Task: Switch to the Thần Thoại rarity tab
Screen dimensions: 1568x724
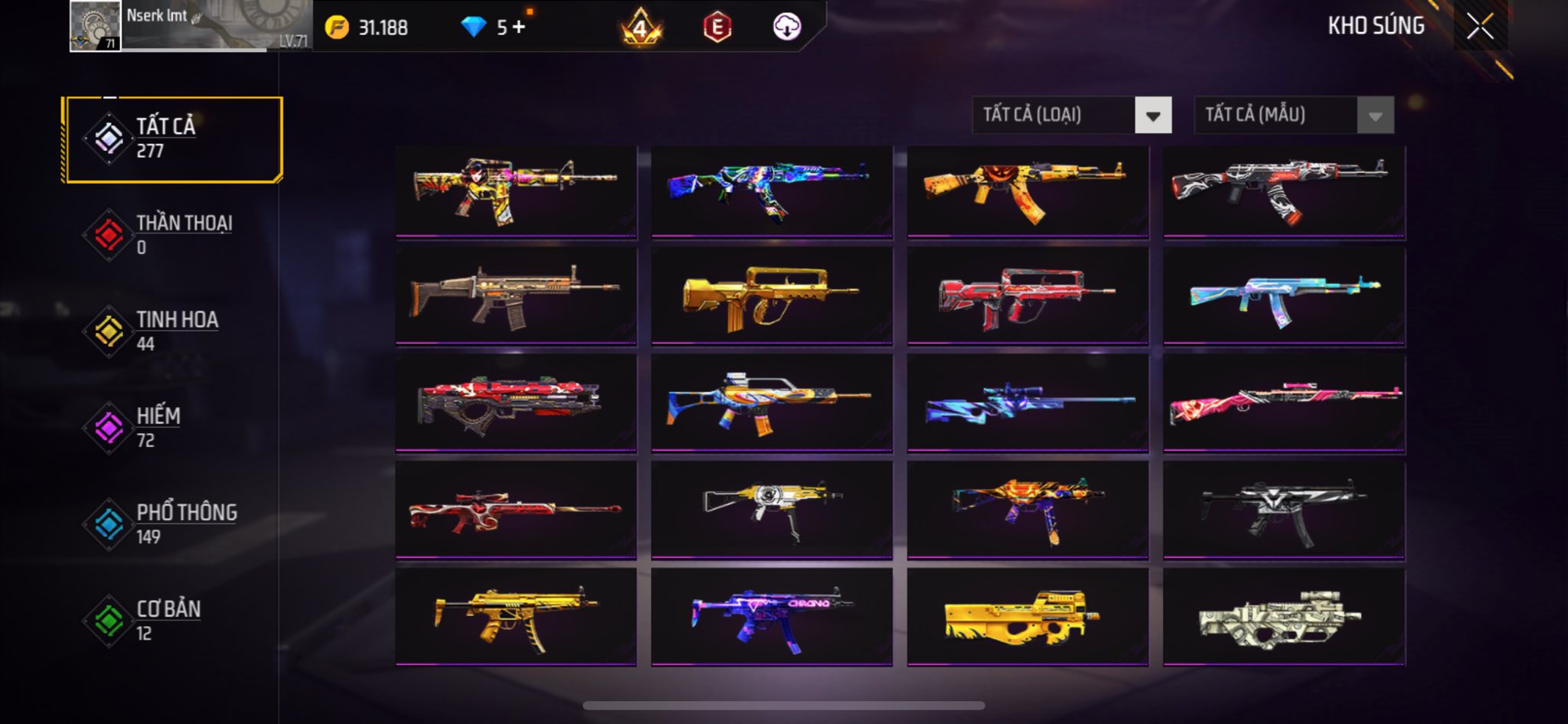Action: pyautogui.click(x=174, y=235)
